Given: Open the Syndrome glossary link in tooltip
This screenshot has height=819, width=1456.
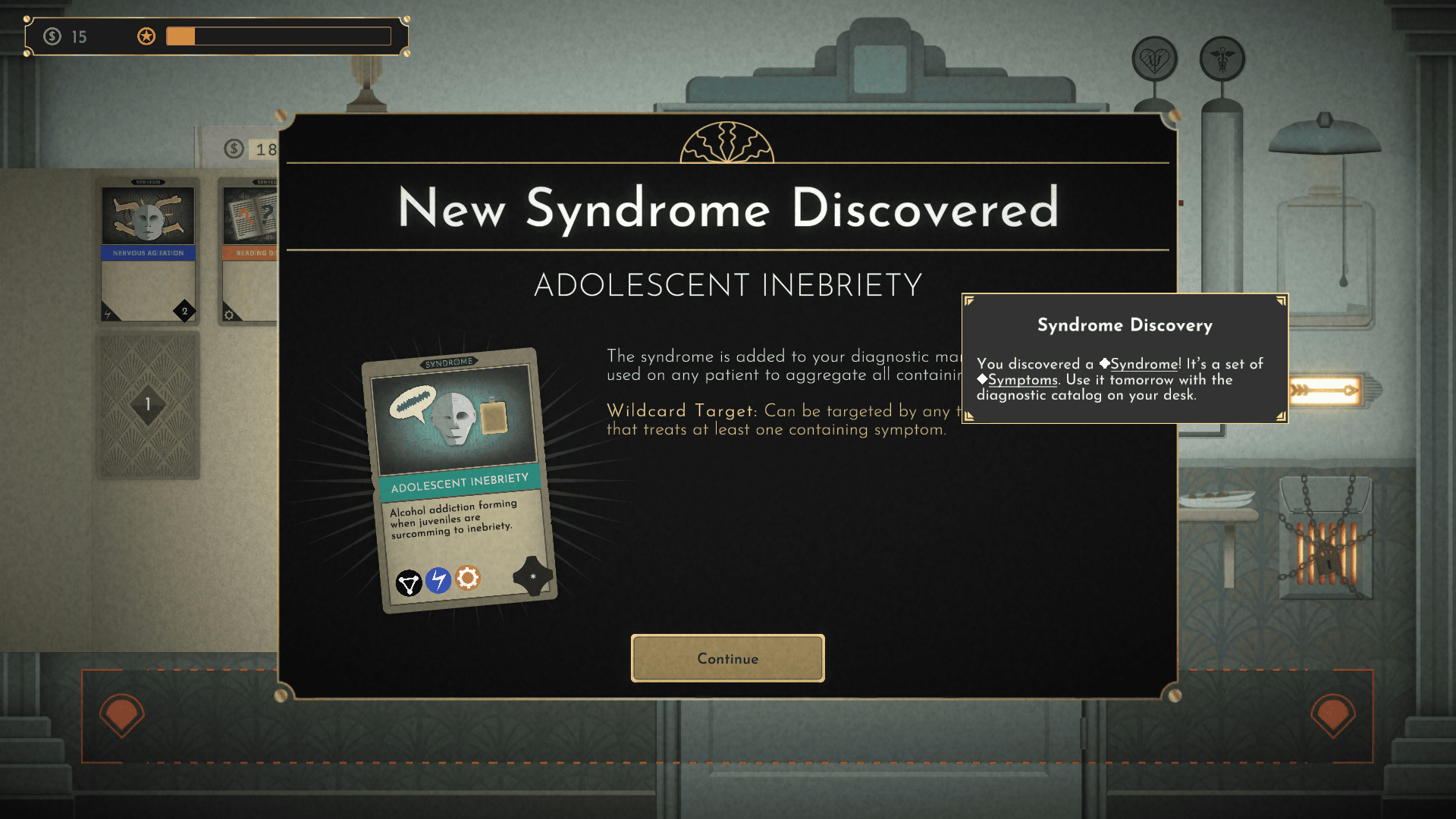Looking at the screenshot, I should click(x=1144, y=364).
